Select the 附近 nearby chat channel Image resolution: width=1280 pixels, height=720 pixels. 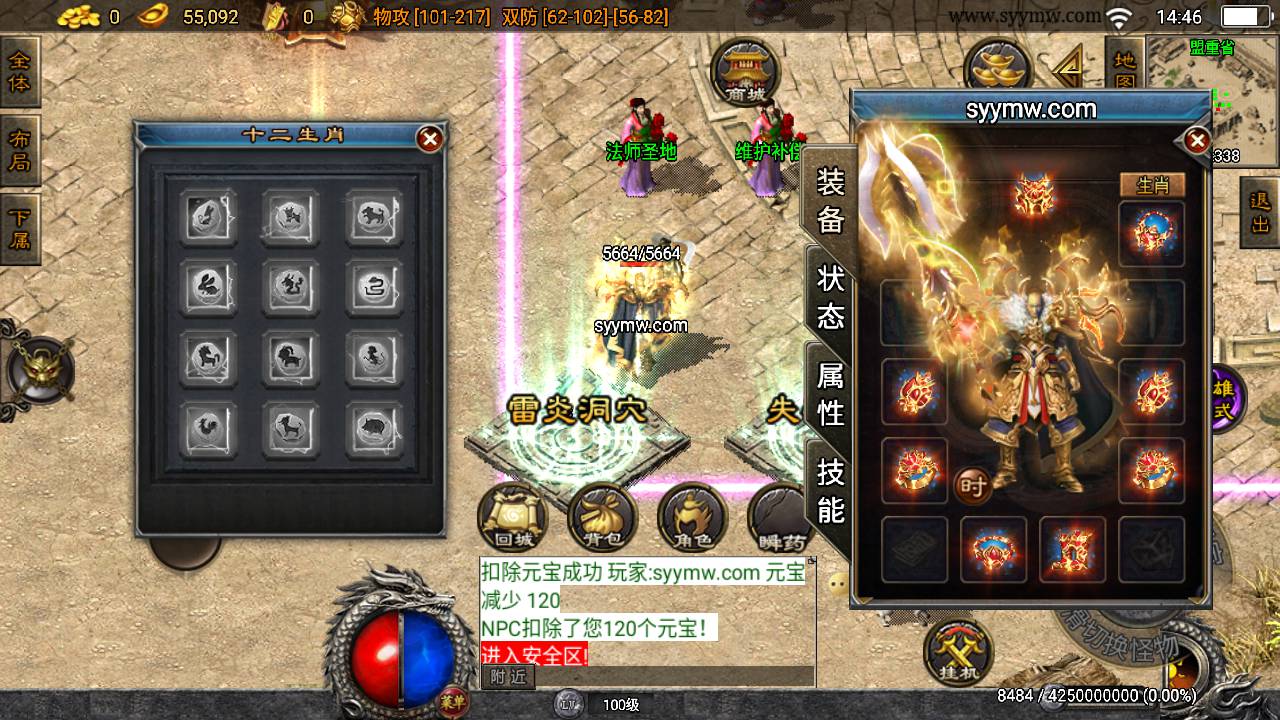(x=508, y=677)
